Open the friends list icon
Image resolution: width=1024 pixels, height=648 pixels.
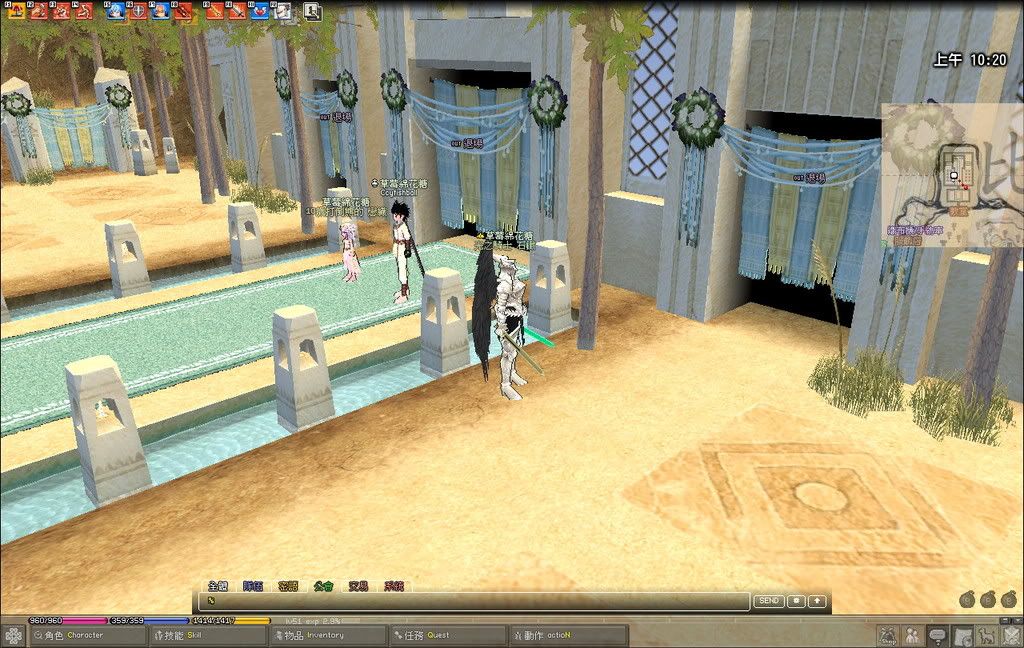(x=912, y=635)
